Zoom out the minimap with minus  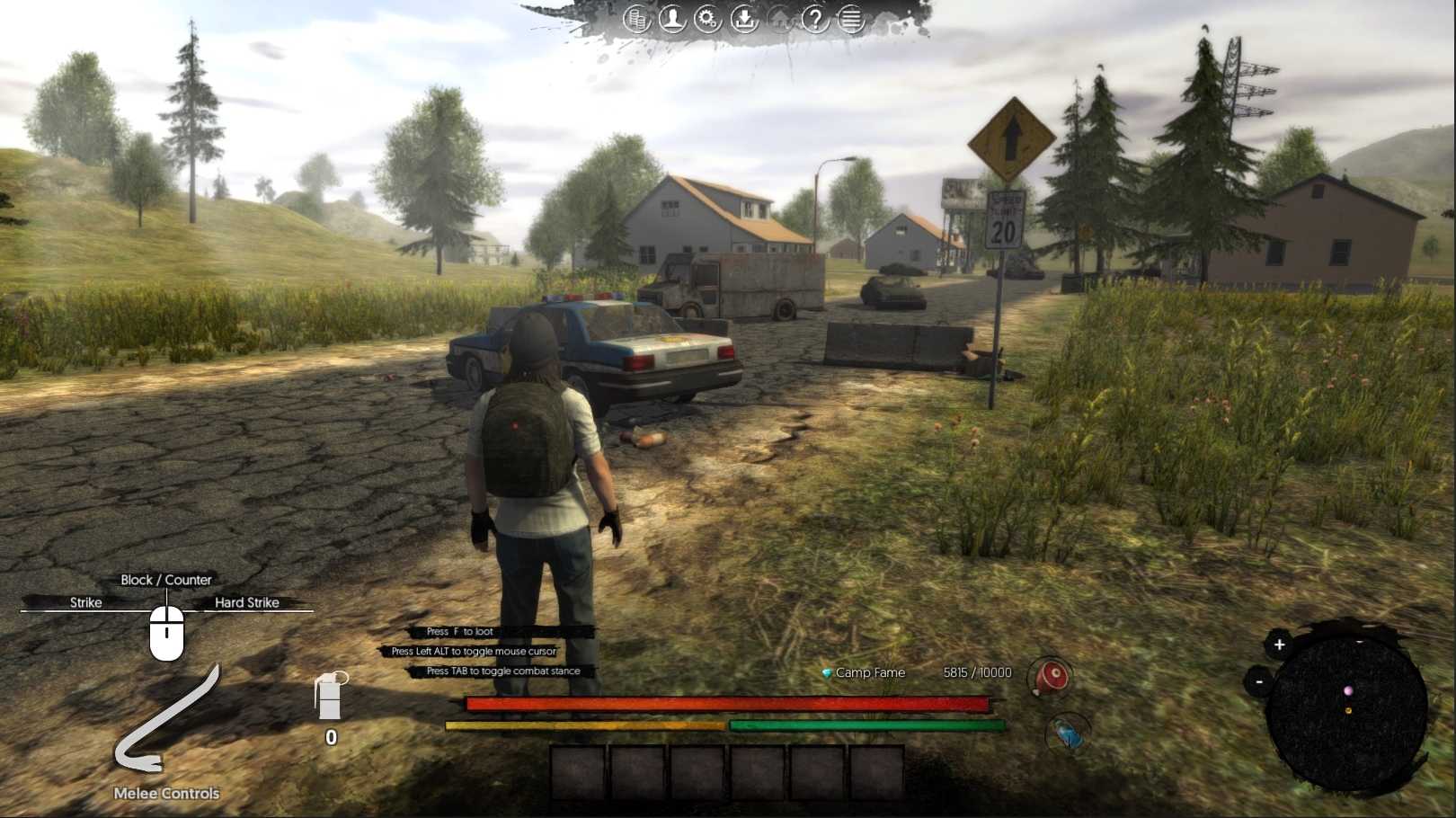coord(1259,682)
